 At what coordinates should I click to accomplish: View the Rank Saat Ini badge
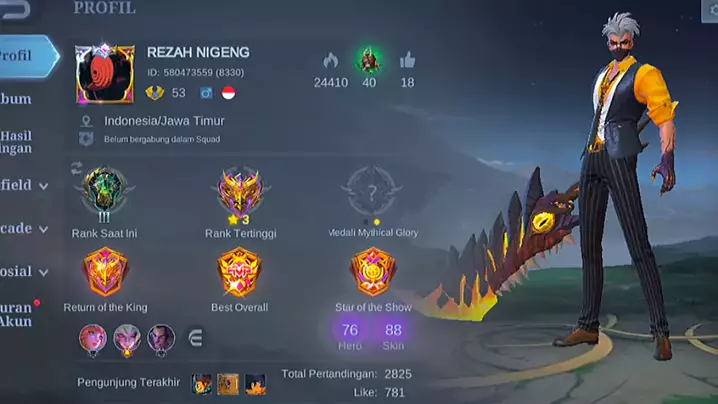pyautogui.click(x=104, y=191)
